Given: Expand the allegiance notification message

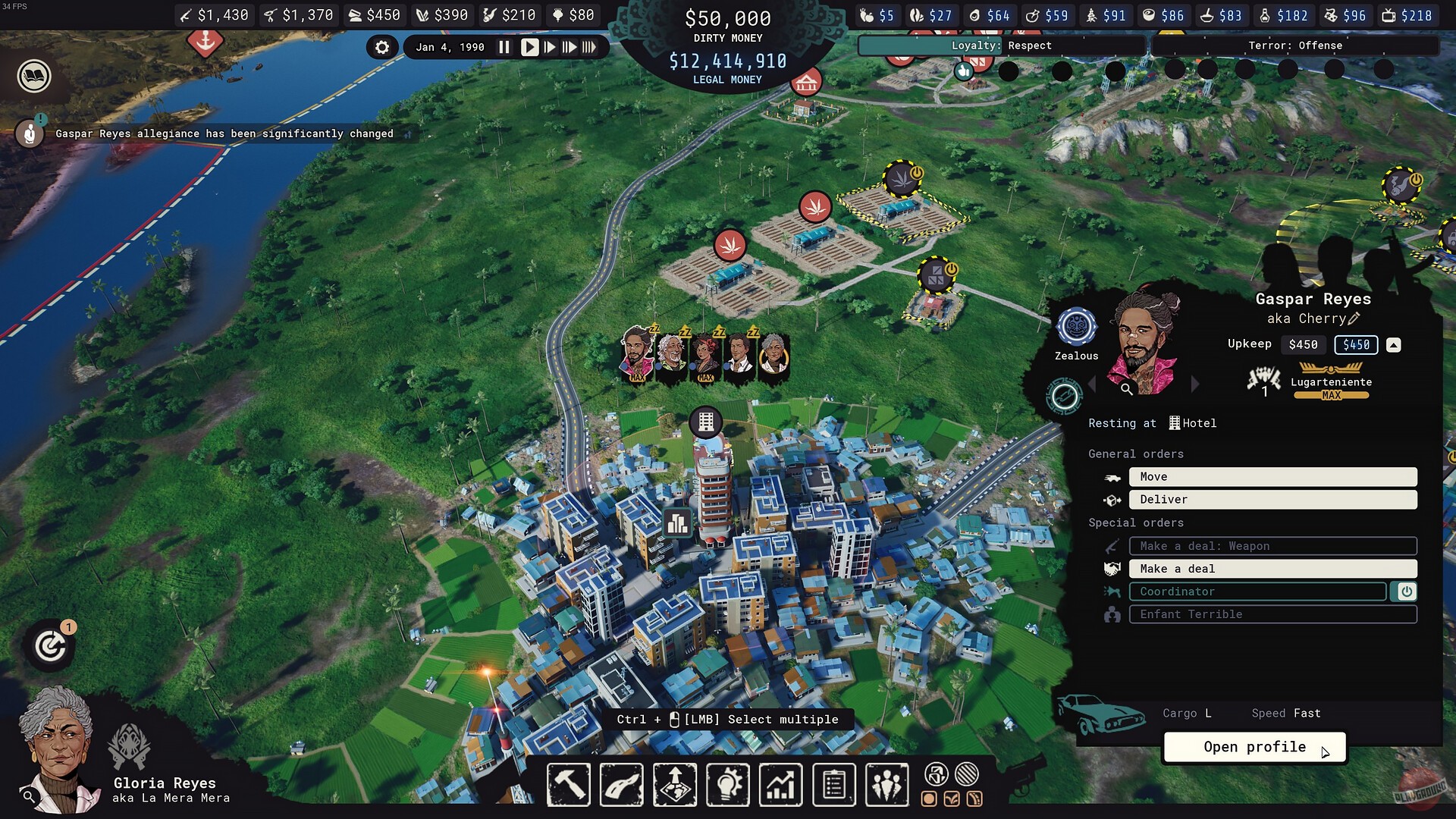Looking at the screenshot, I should pyautogui.click(x=408, y=133).
